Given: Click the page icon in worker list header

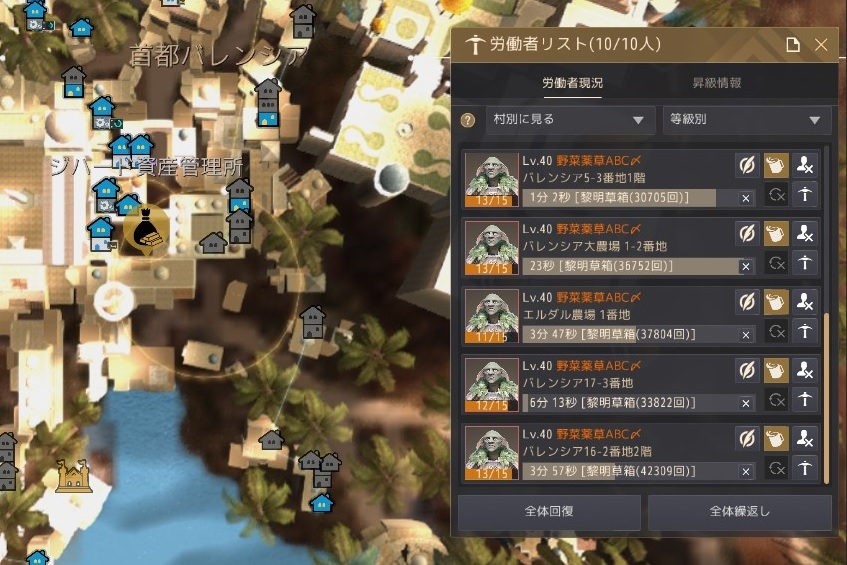Looking at the screenshot, I should [792, 45].
